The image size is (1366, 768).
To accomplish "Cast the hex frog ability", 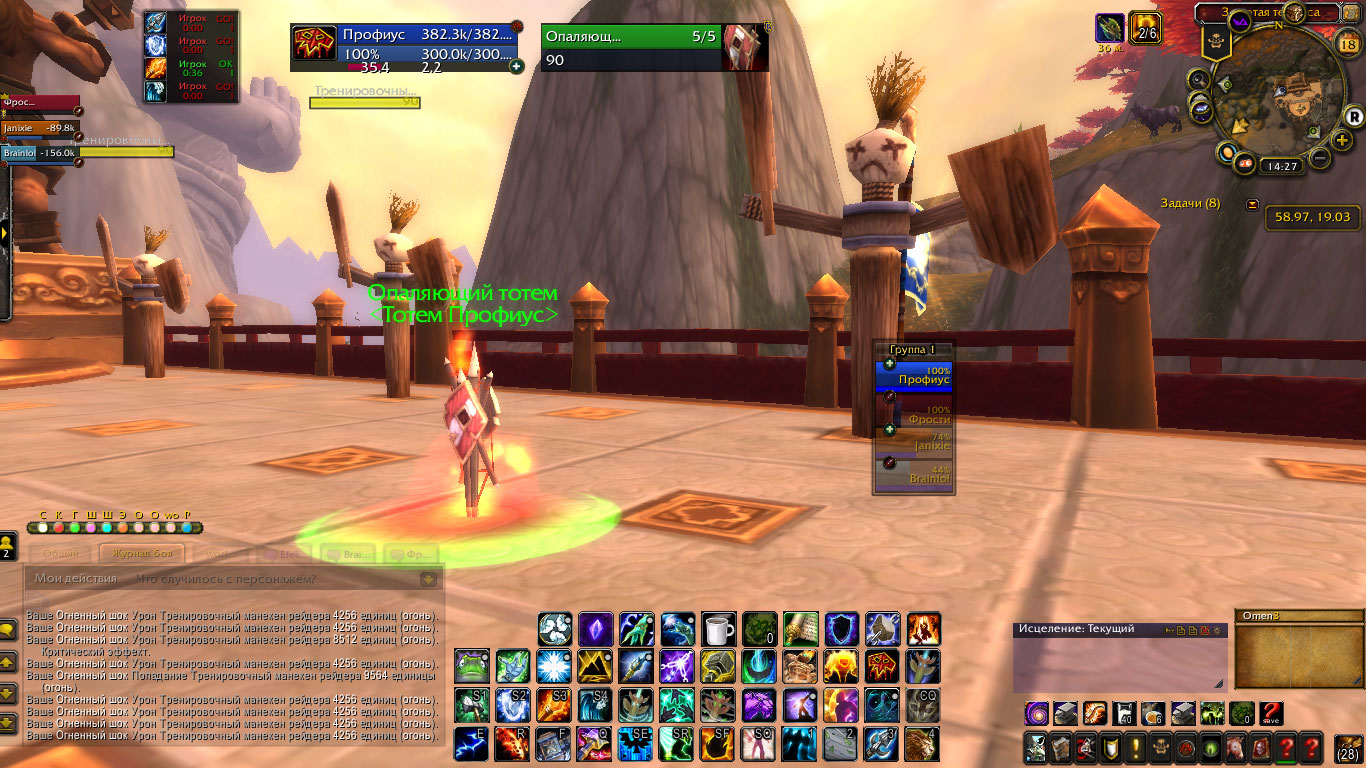I will 472,666.
